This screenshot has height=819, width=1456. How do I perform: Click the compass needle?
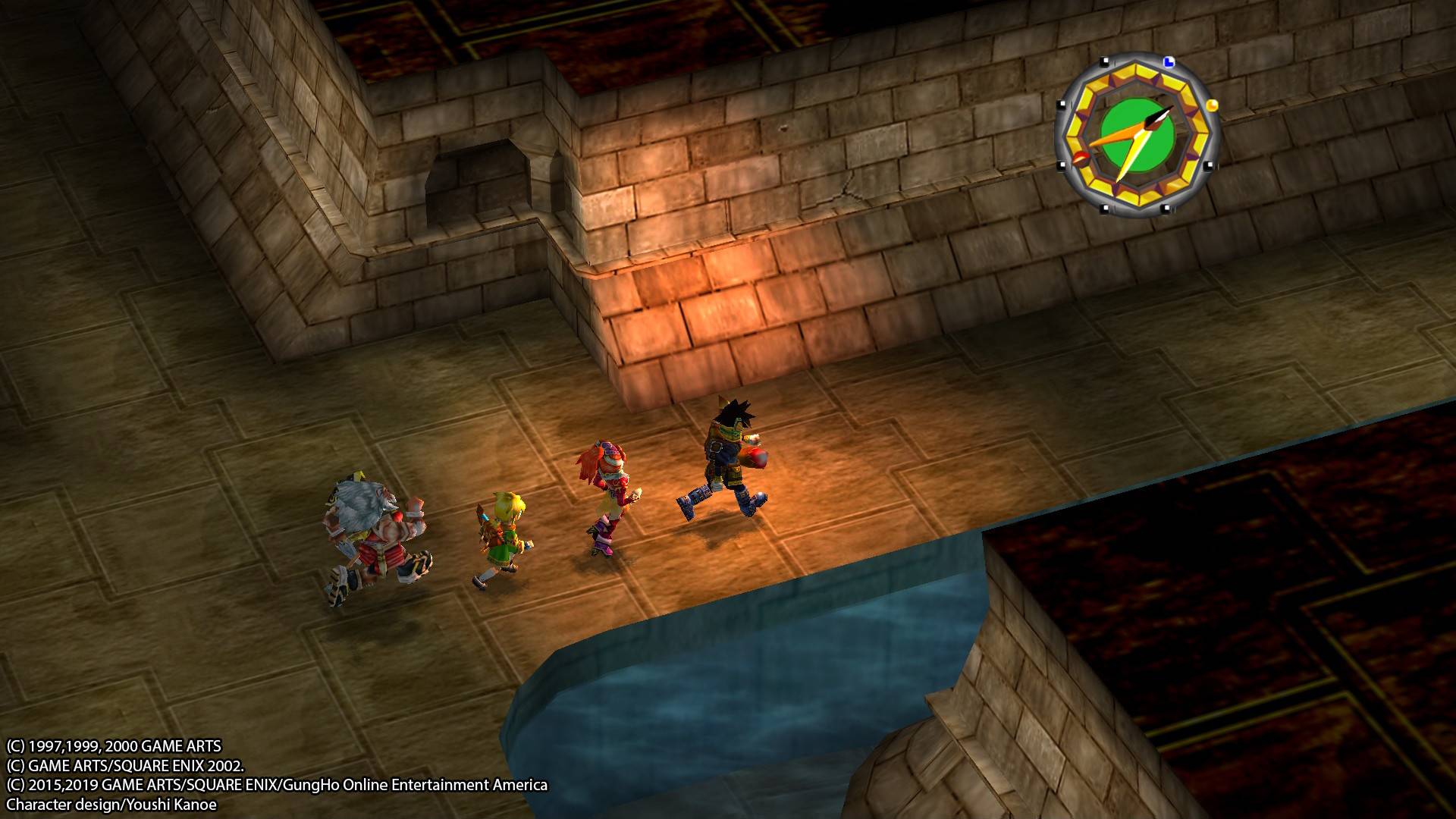(1153, 123)
